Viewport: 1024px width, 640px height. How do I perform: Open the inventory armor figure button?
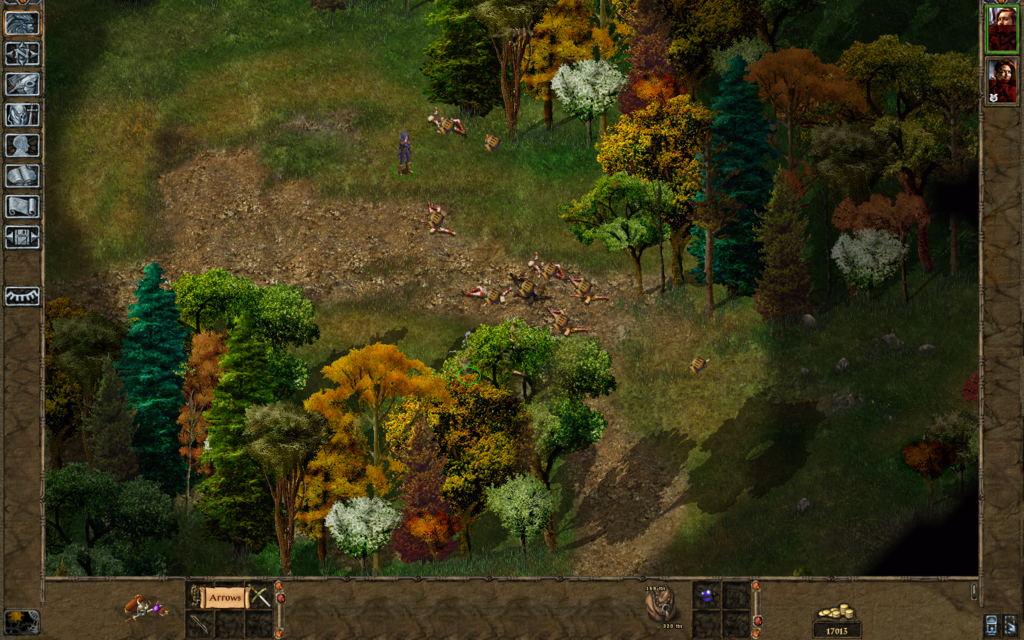[x=22, y=115]
